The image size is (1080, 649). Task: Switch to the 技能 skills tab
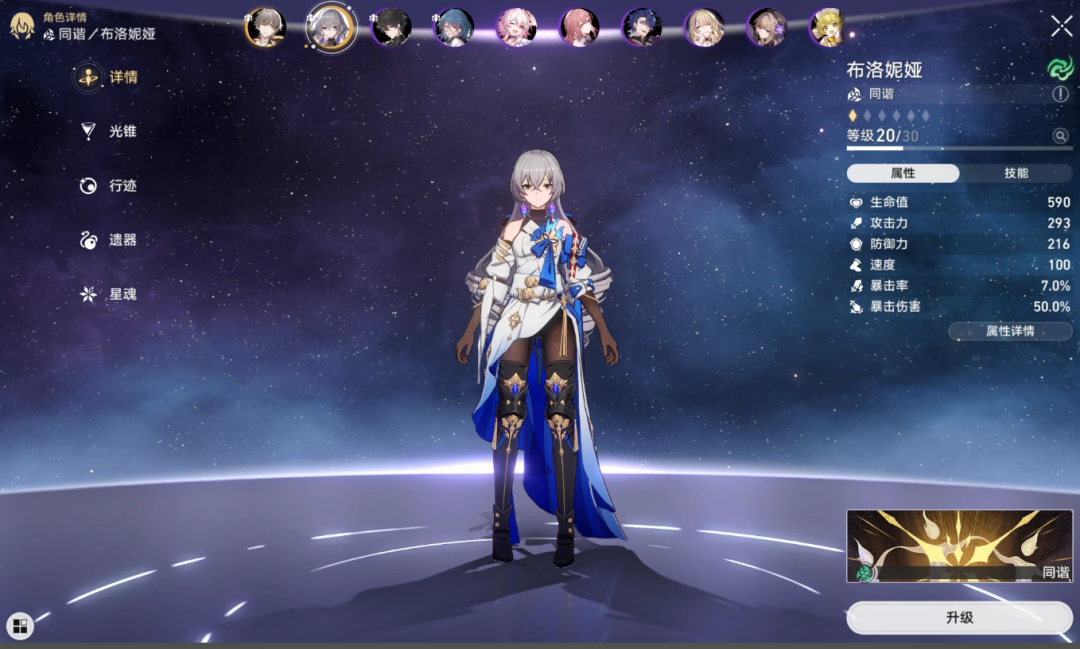point(1015,173)
